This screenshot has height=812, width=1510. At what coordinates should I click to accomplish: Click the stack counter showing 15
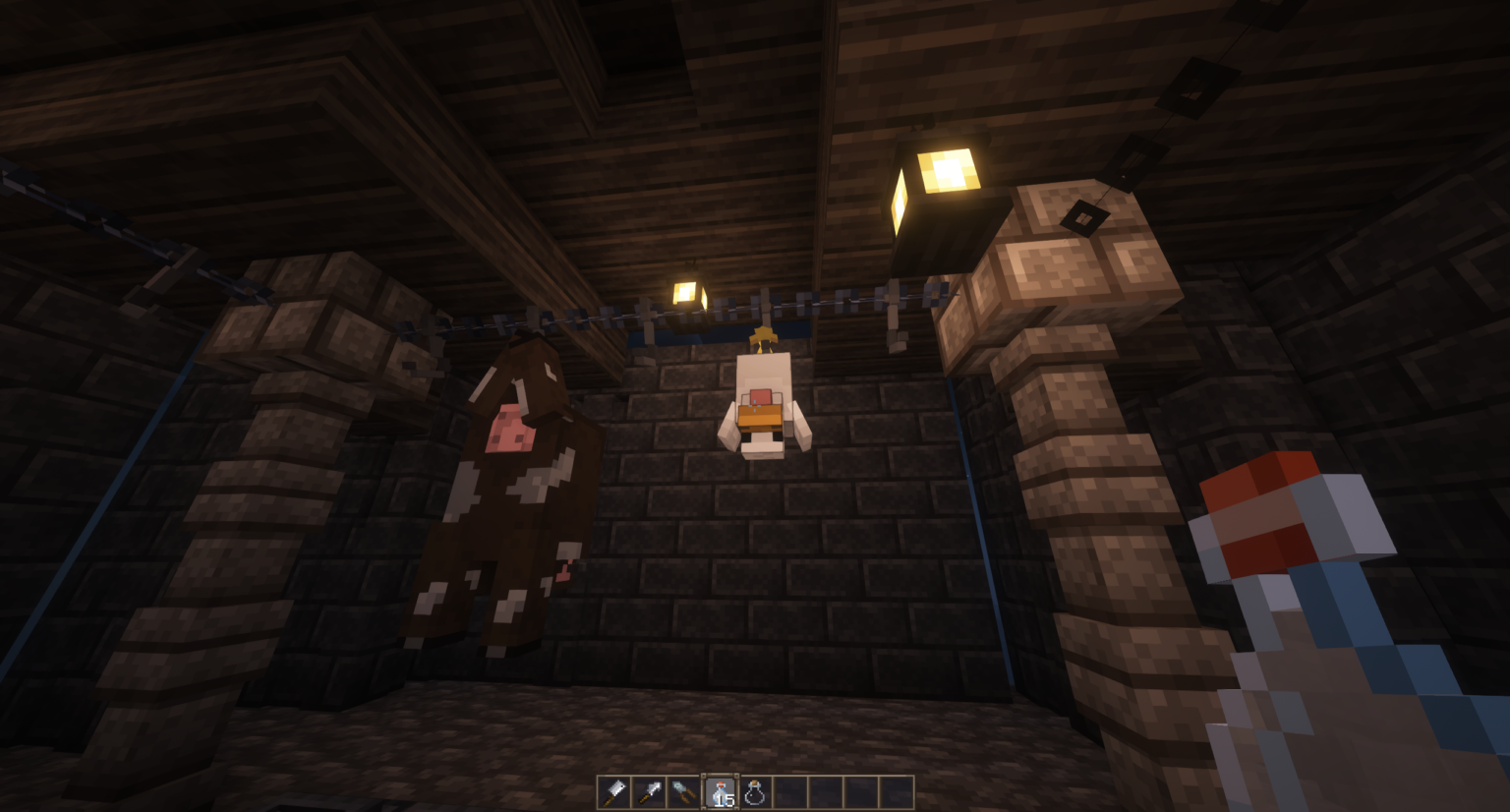(x=725, y=798)
